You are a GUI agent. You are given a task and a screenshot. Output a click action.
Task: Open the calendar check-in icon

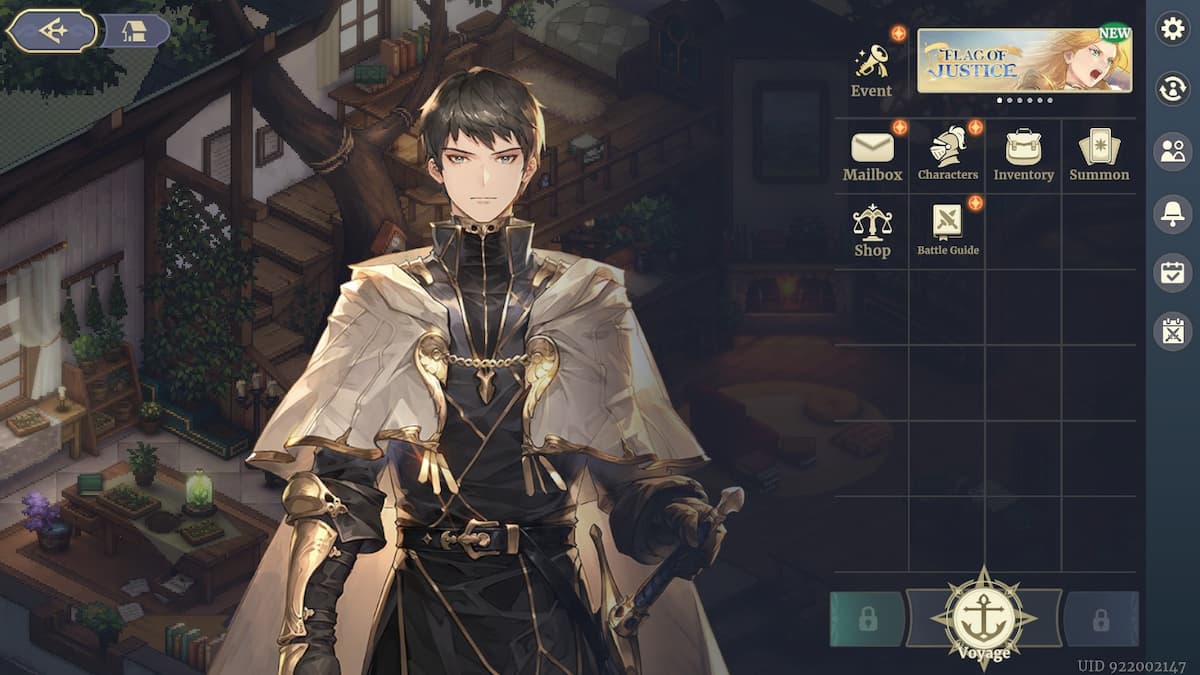pos(1172,272)
